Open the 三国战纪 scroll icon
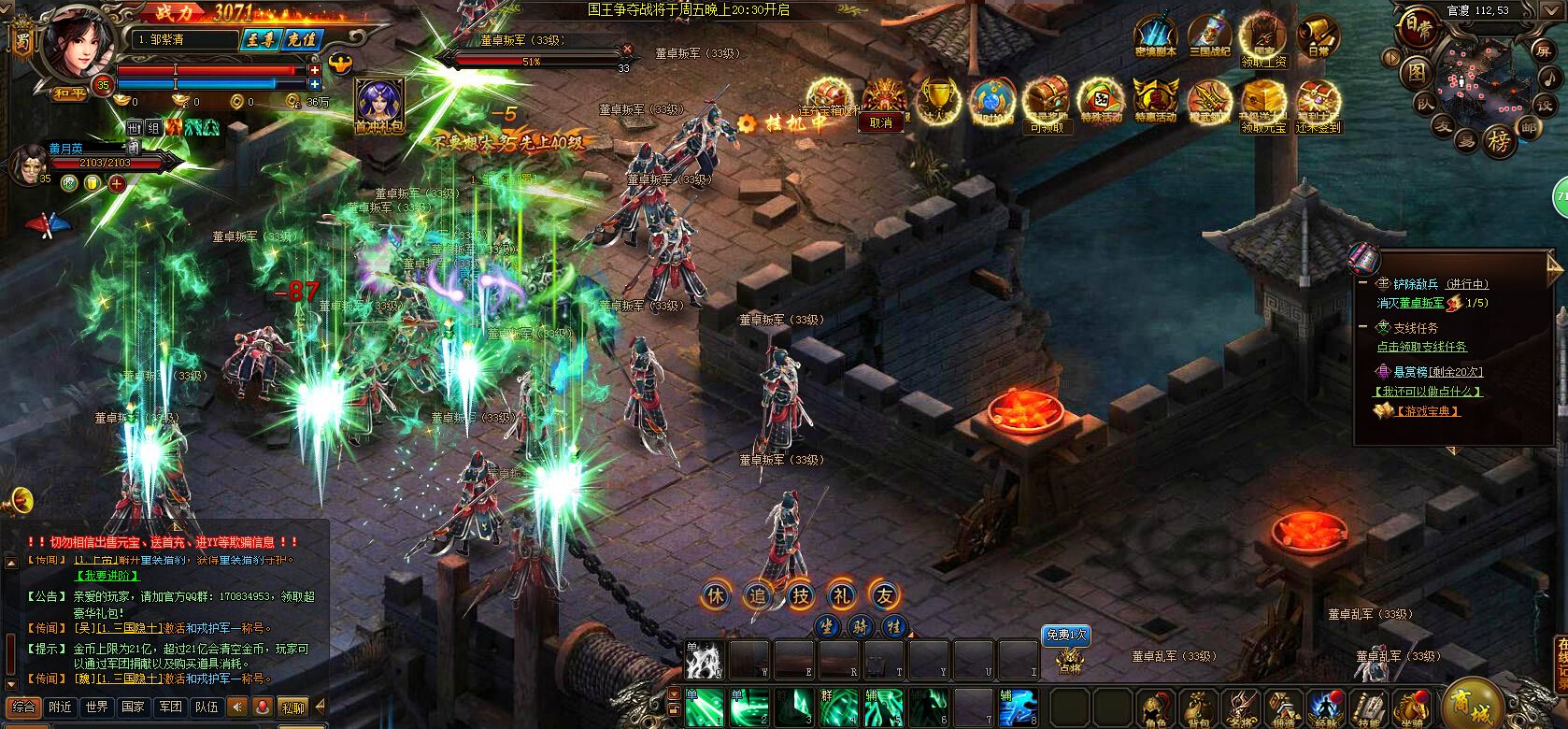 [x=1210, y=37]
